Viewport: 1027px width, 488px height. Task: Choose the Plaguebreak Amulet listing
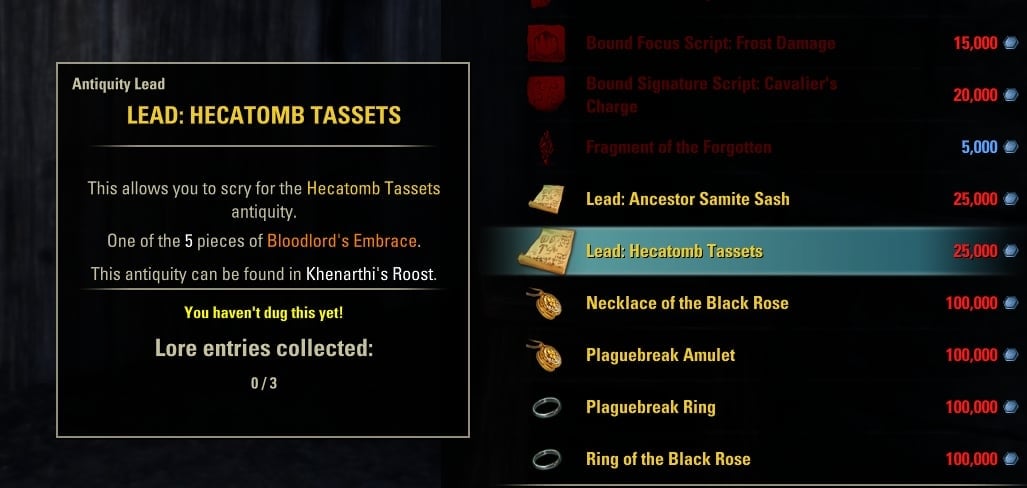660,355
